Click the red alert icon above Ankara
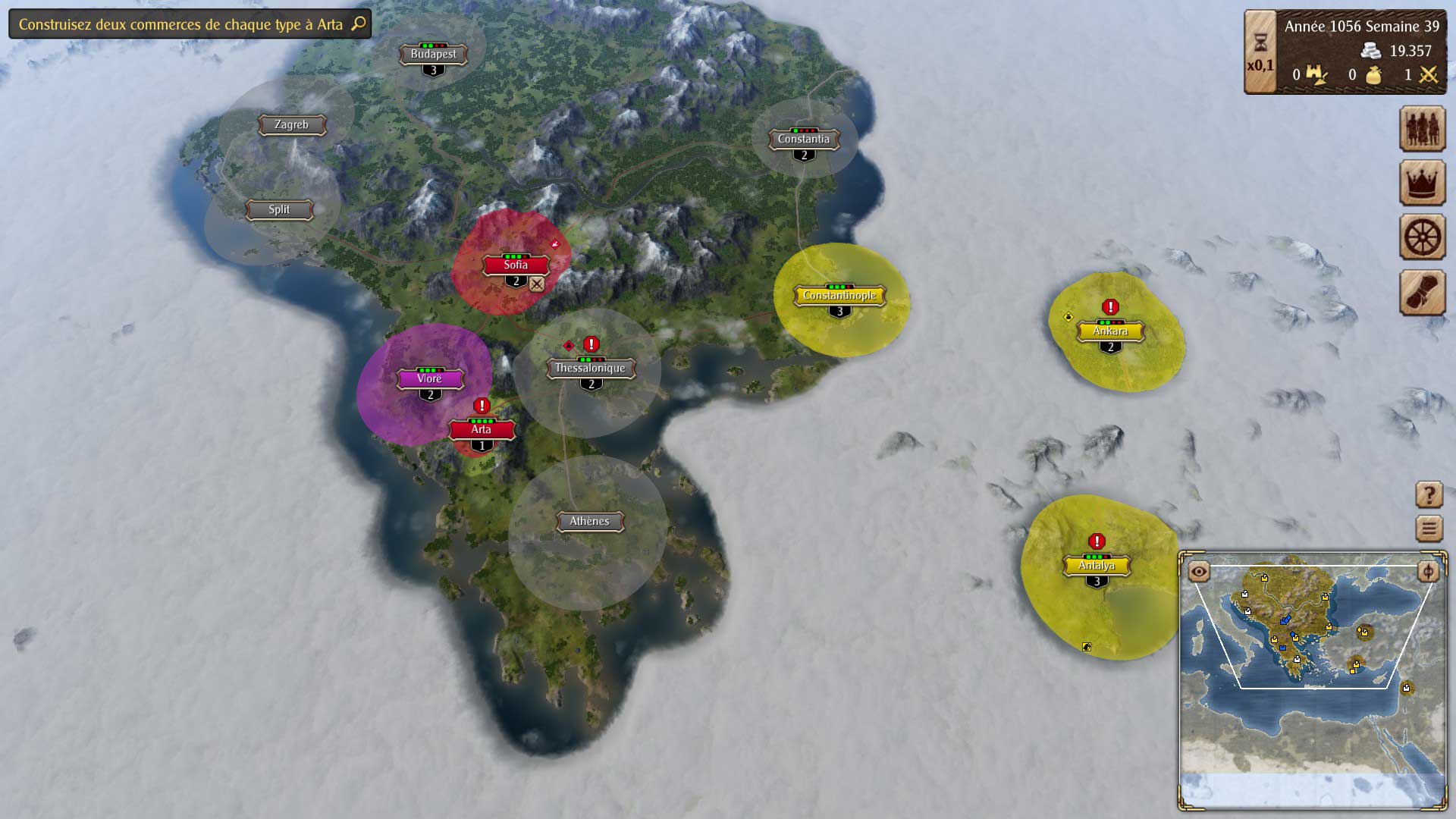Image resolution: width=1456 pixels, height=819 pixels. 1110,307
